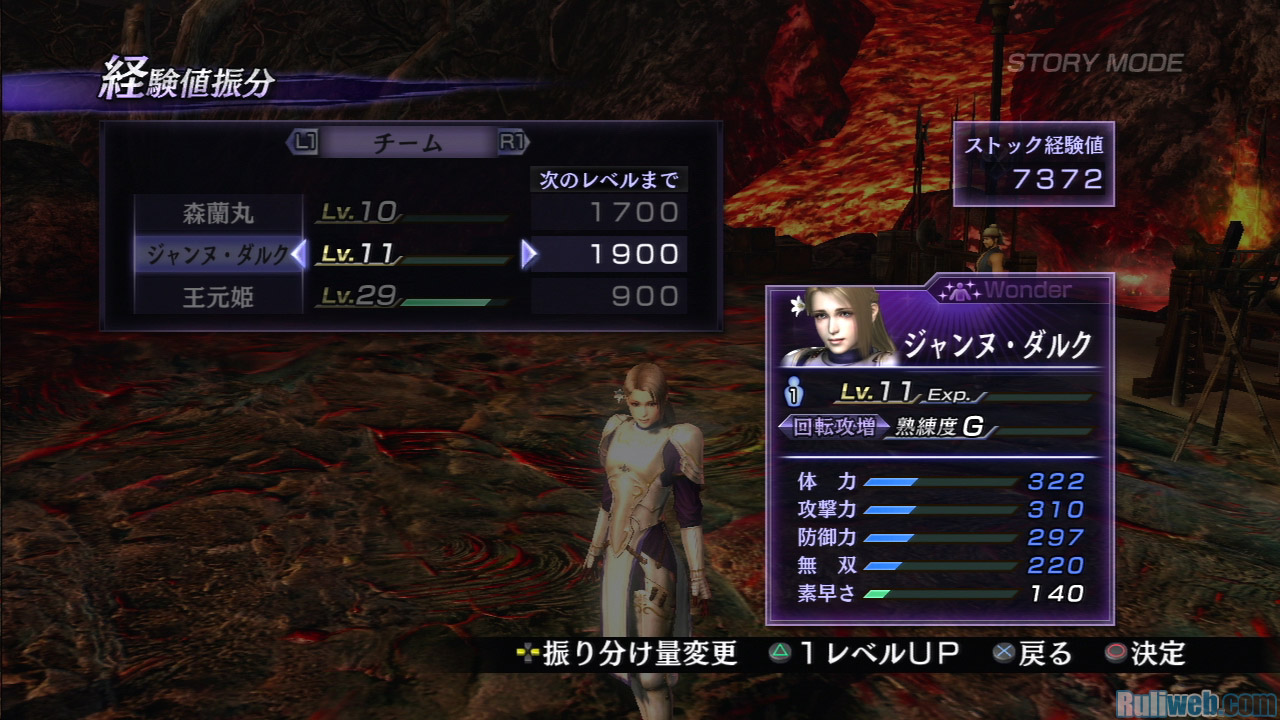The image size is (1280, 720).
Task: Click the right arrow before the 1900 value
Action: pyautogui.click(x=529, y=256)
